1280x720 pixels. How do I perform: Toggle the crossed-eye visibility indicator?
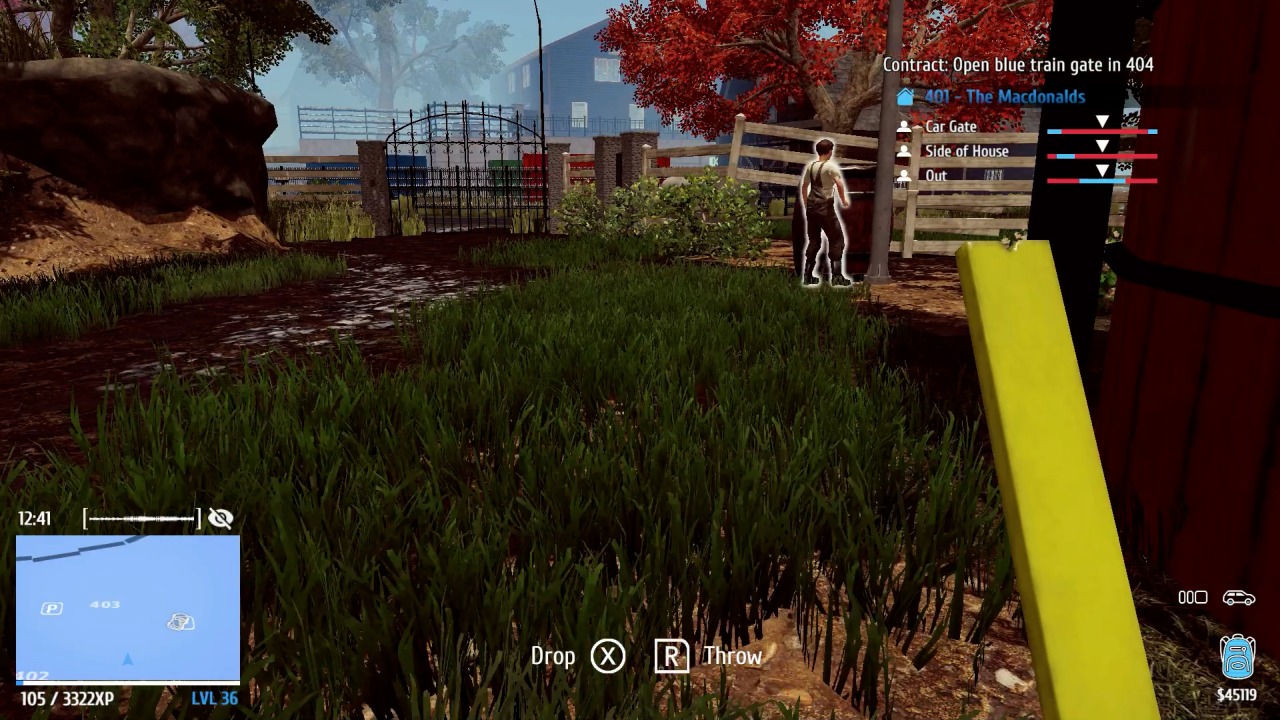[x=220, y=519]
